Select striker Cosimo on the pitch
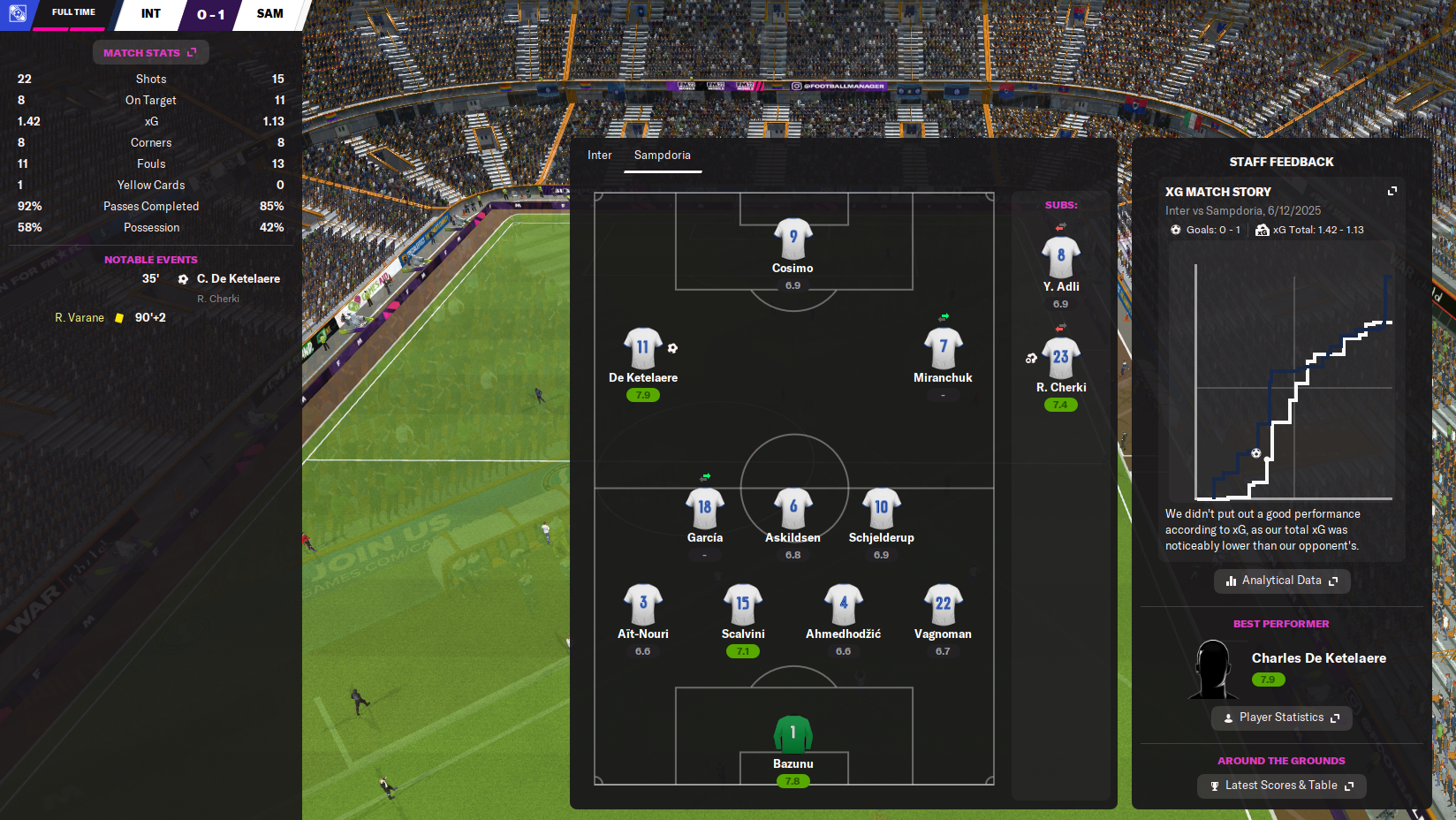Screen dimensions: 1456x820 tap(792, 240)
